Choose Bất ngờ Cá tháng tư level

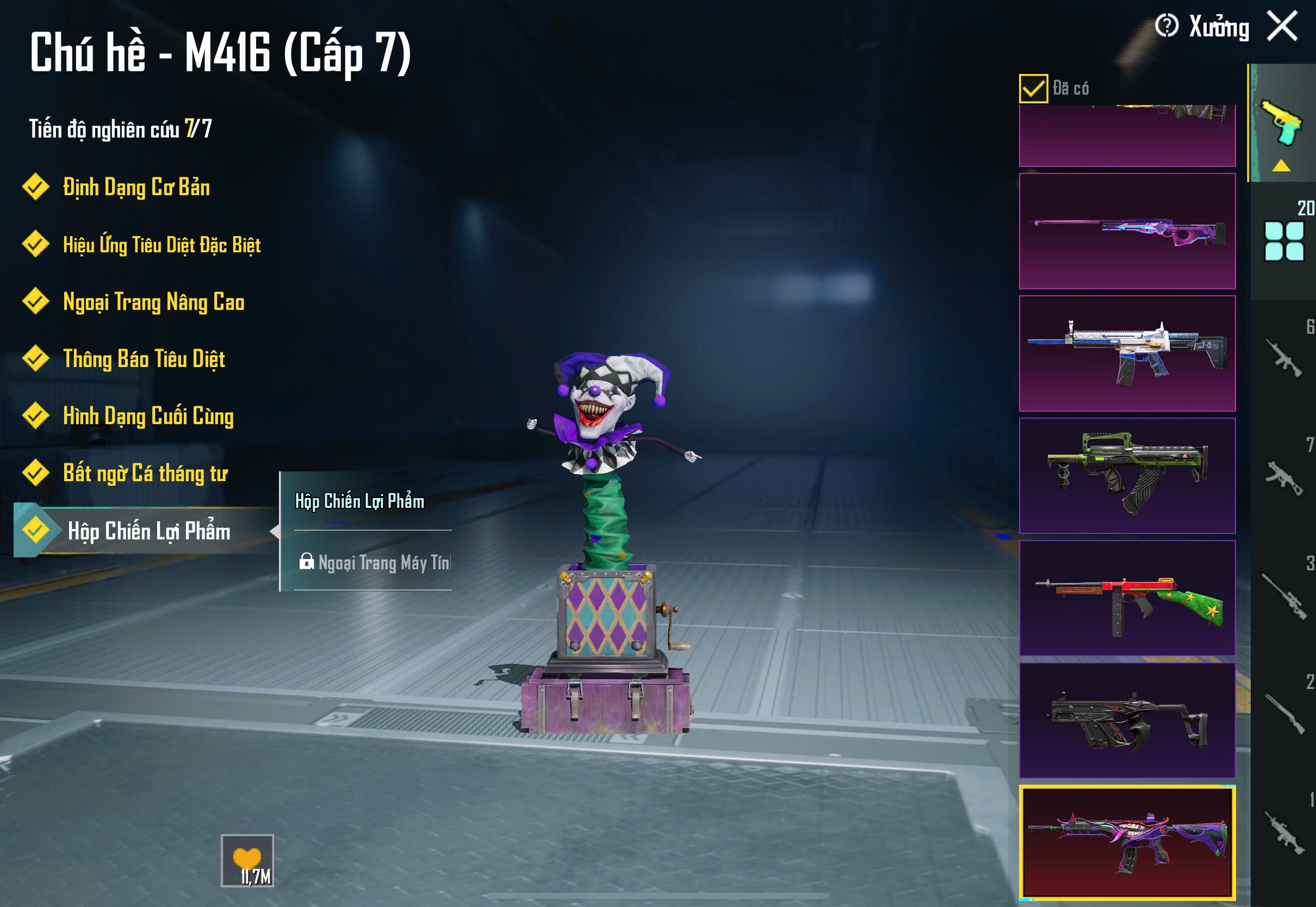tap(145, 474)
